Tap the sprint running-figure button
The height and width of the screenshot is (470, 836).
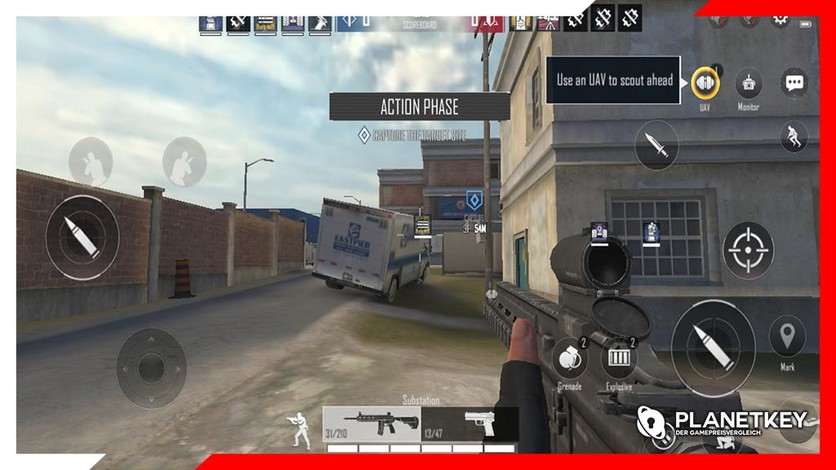pos(793,136)
